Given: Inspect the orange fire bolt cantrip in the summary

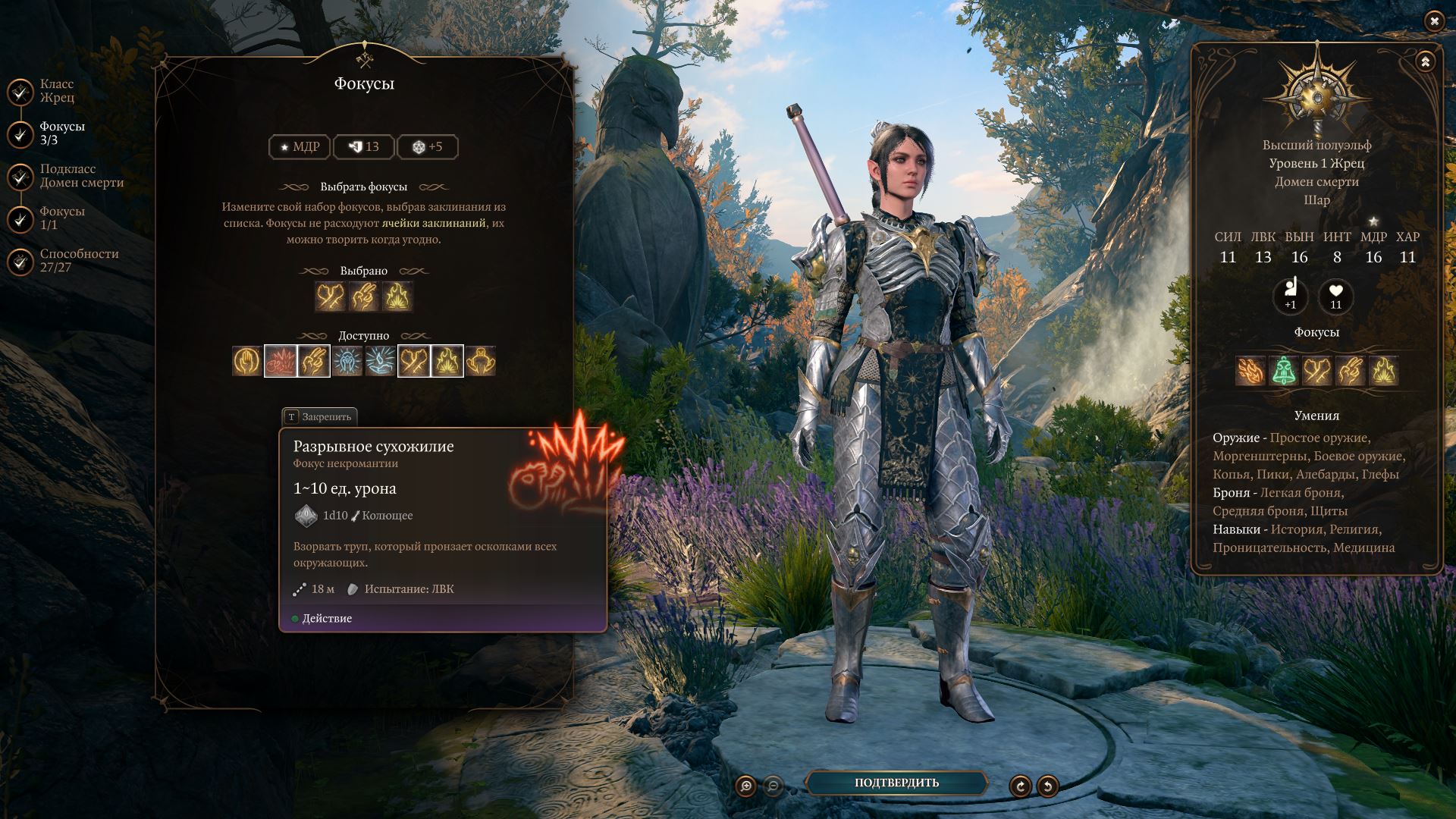Looking at the screenshot, I should [x=1250, y=371].
